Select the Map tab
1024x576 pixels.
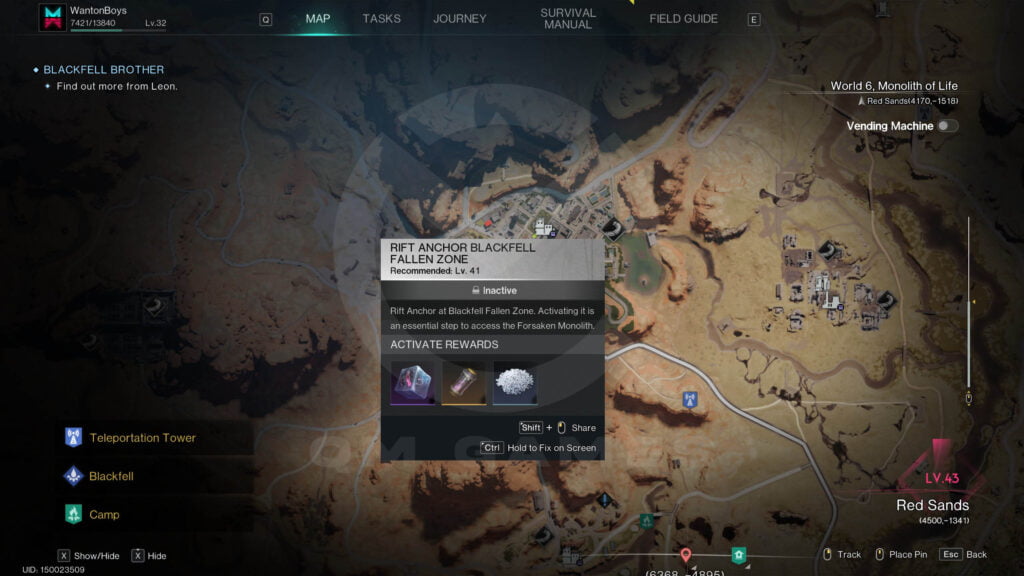(318, 19)
